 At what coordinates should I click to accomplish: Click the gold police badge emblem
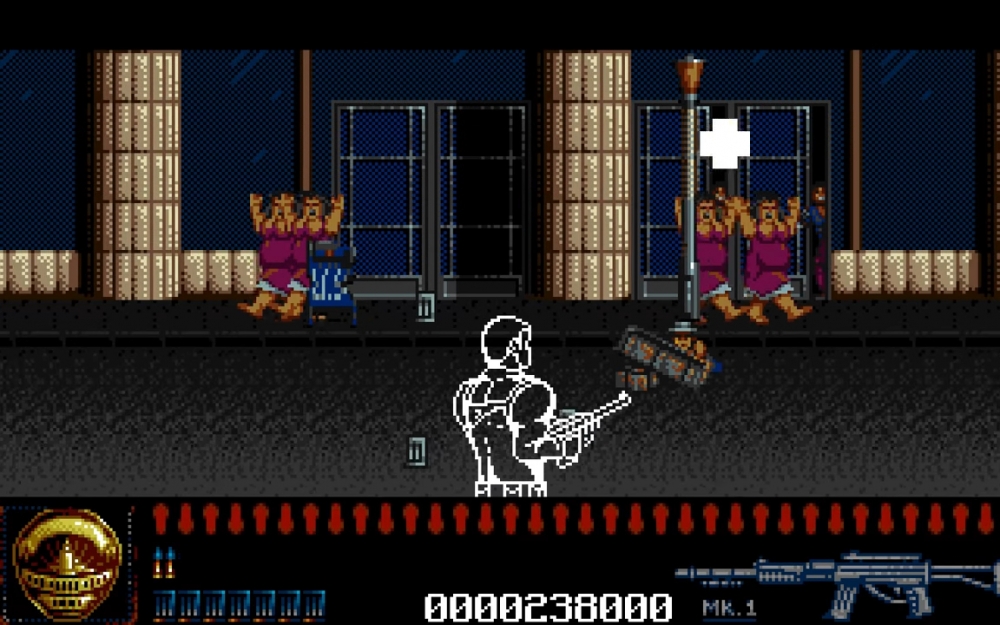click(x=67, y=565)
